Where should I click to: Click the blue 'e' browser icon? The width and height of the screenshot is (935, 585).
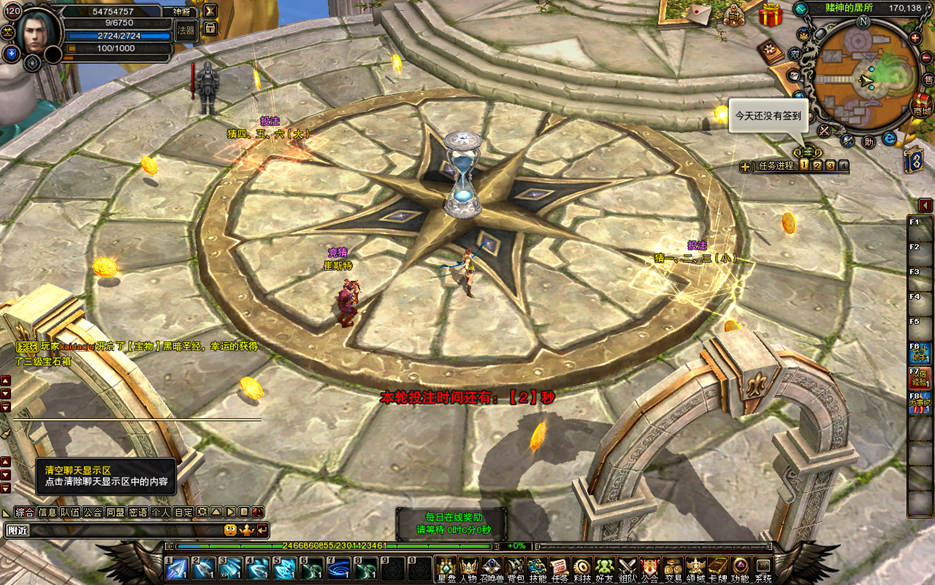(889, 139)
